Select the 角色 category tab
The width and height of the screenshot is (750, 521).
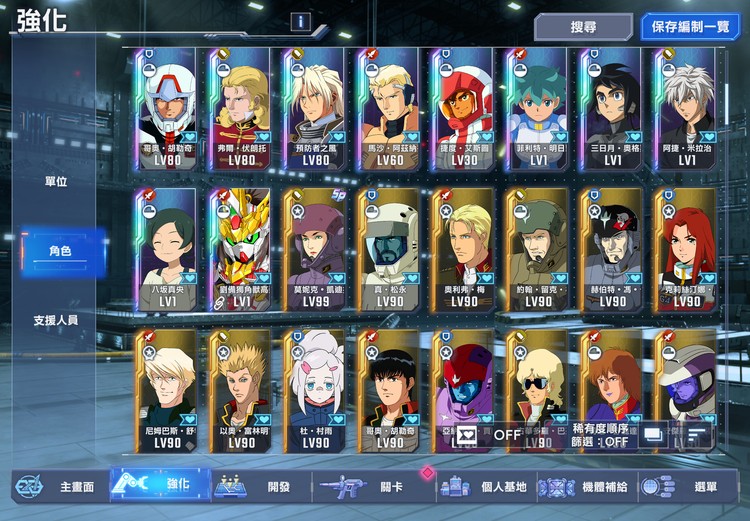61,251
